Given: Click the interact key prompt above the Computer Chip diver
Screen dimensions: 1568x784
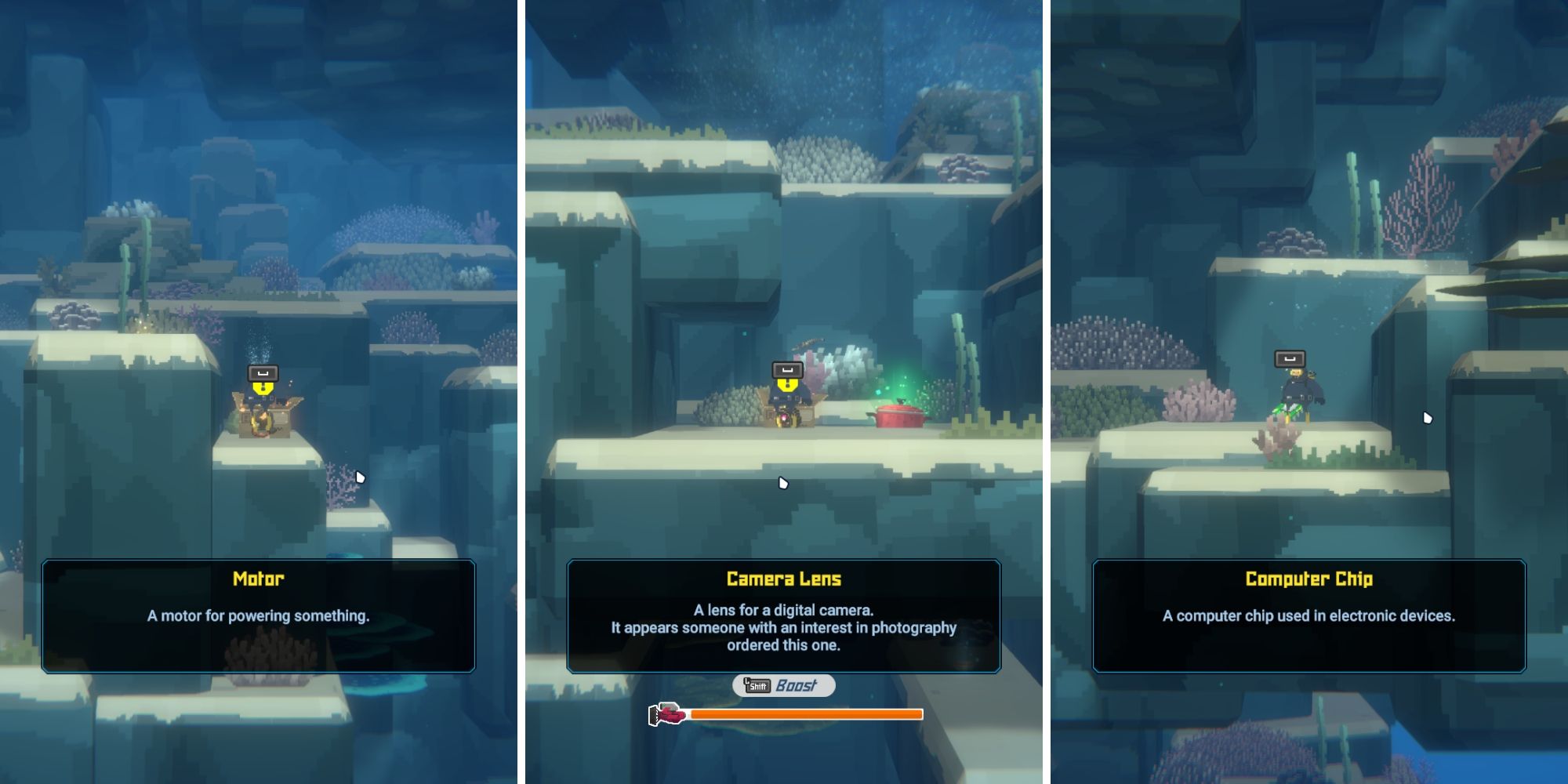Looking at the screenshot, I should pyautogui.click(x=1290, y=359).
